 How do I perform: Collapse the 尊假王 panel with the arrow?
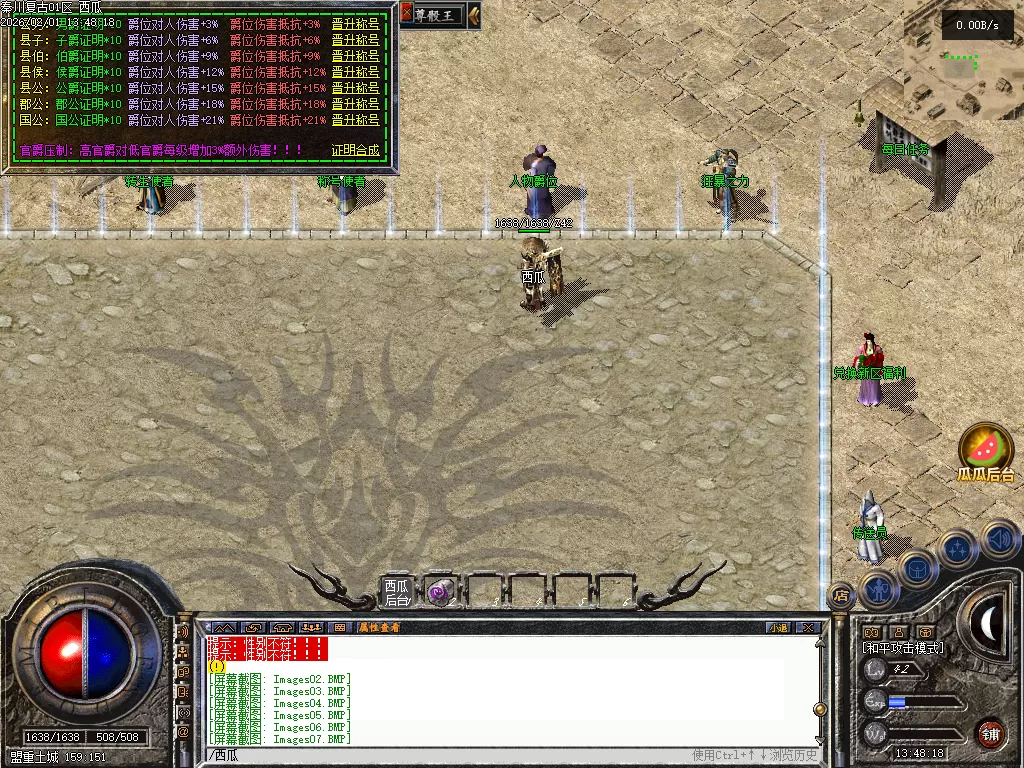(473, 14)
